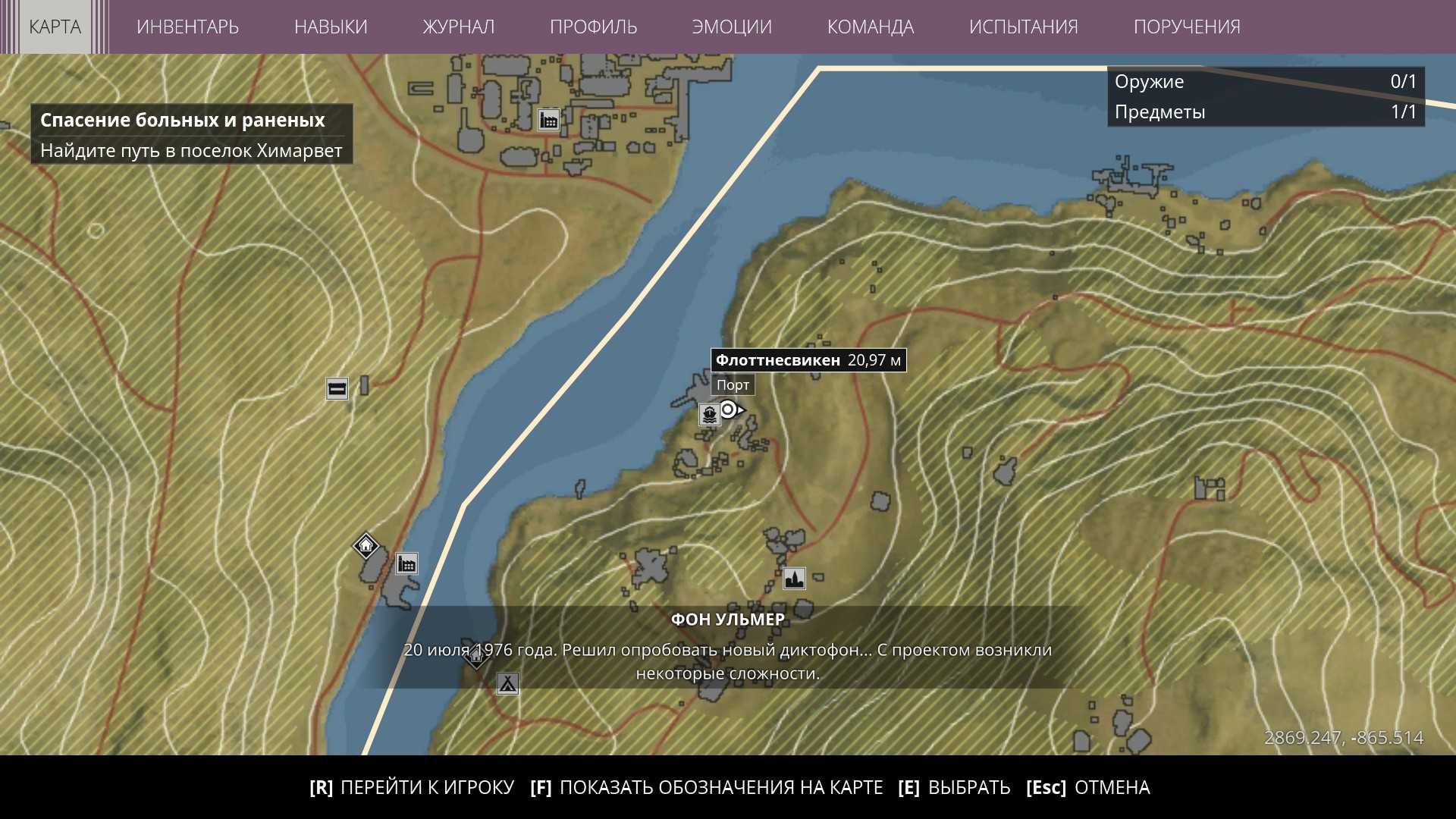The height and width of the screenshot is (819, 1456).
Task: Click the player position marker at the port
Action: click(x=729, y=410)
